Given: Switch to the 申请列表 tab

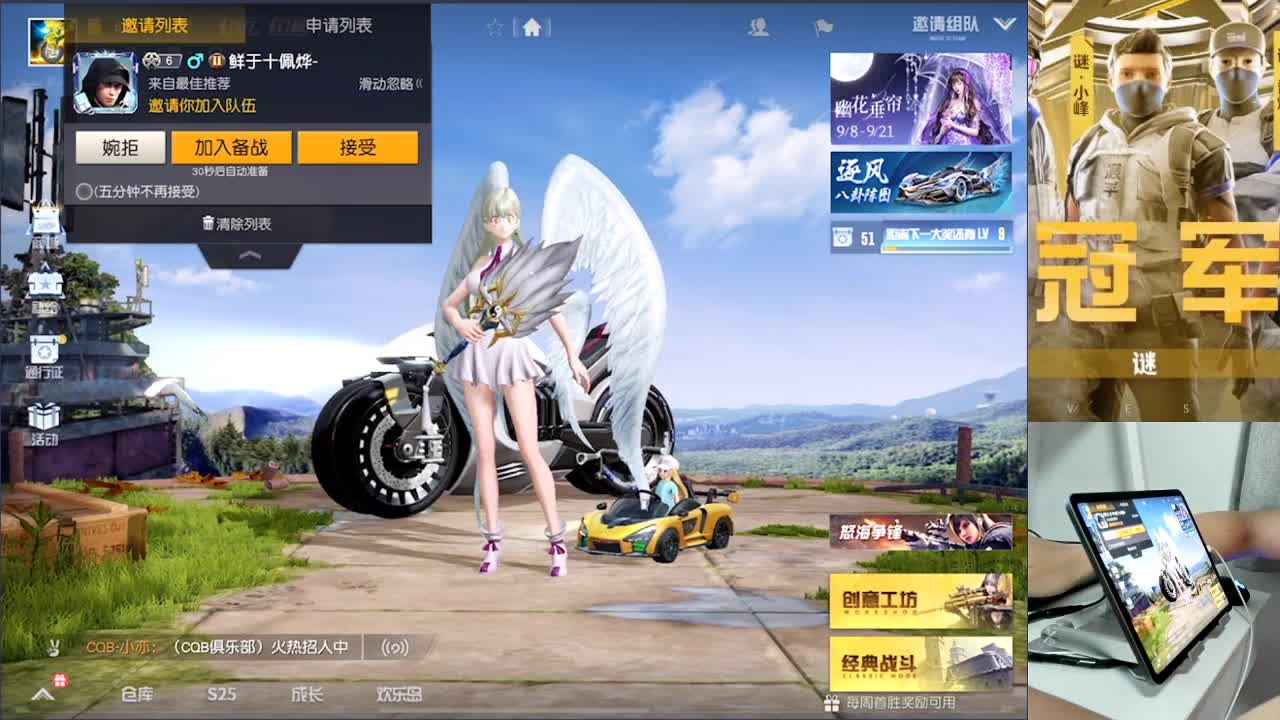Looking at the screenshot, I should pyautogui.click(x=339, y=27).
